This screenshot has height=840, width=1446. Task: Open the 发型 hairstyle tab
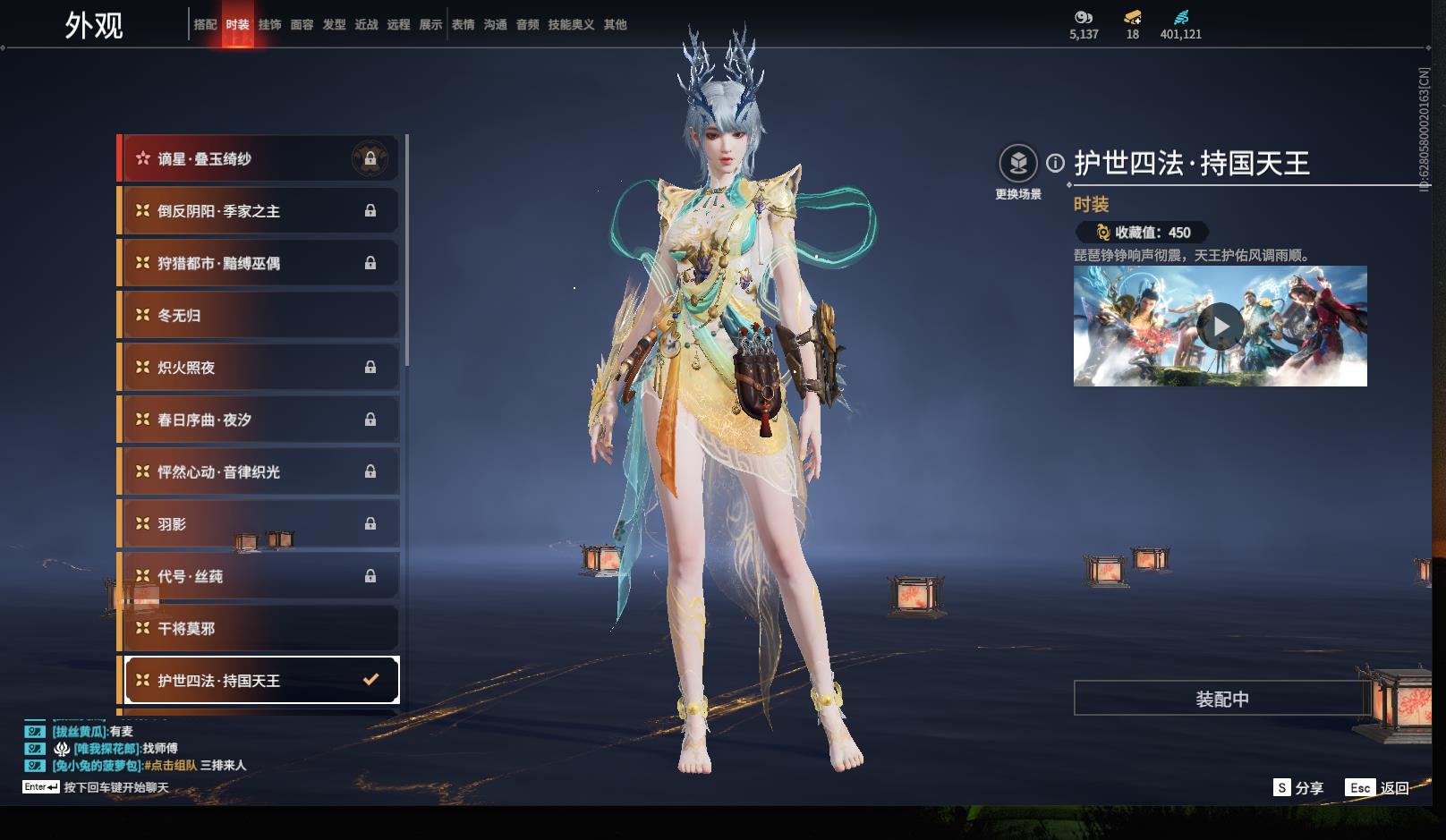pyautogui.click(x=334, y=25)
